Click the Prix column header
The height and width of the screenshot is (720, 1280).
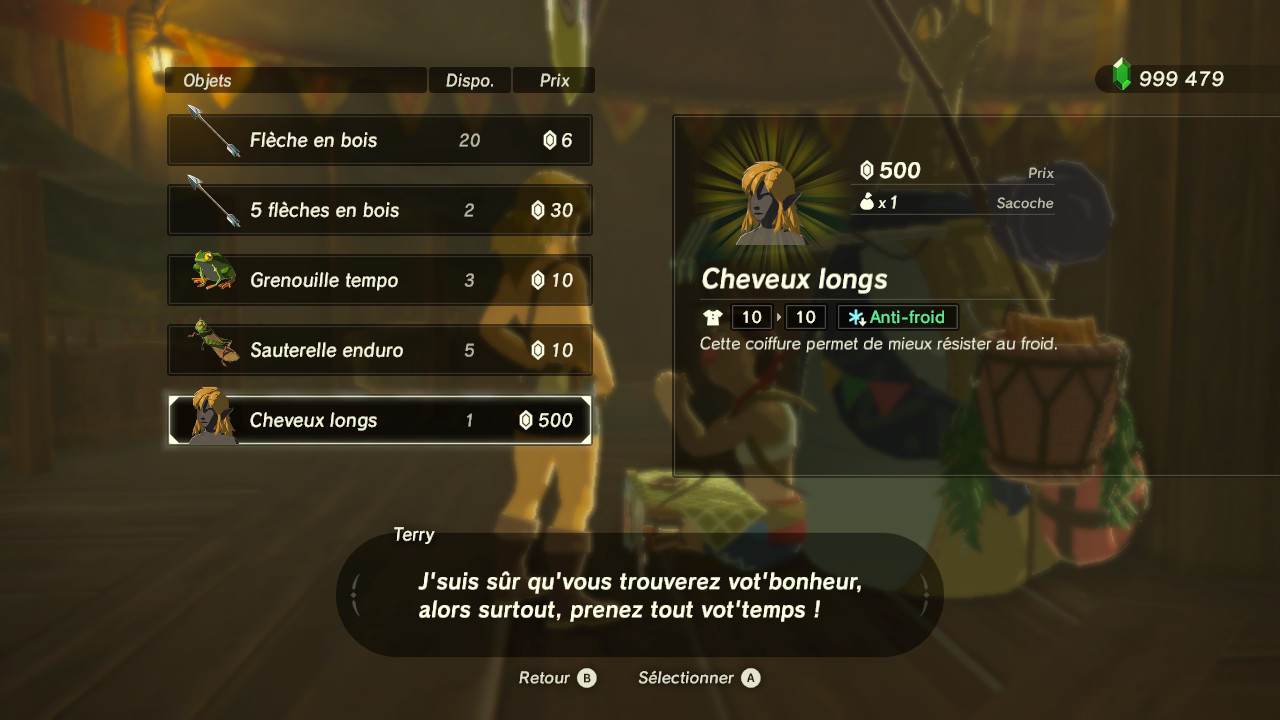(x=553, y=79)
